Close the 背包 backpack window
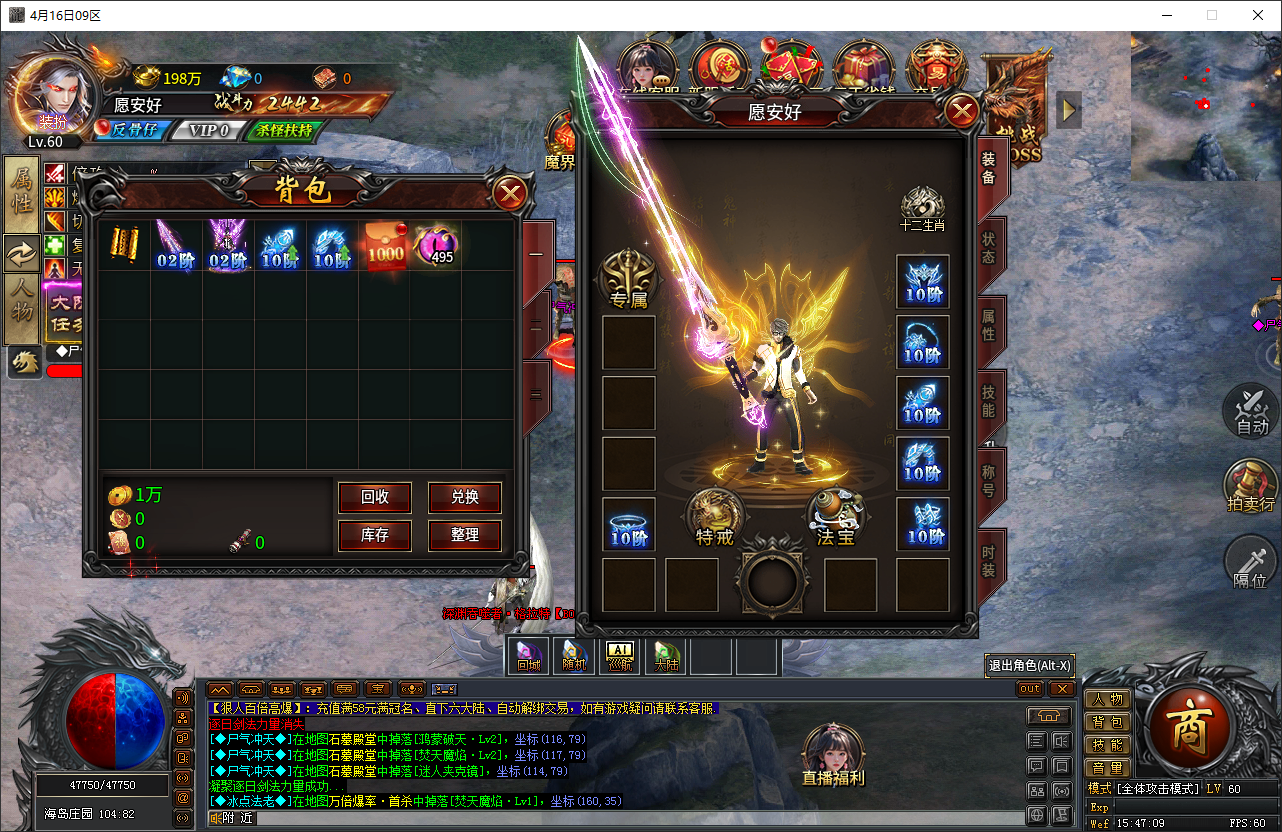 pyautogui.click(x=510, y=193)
